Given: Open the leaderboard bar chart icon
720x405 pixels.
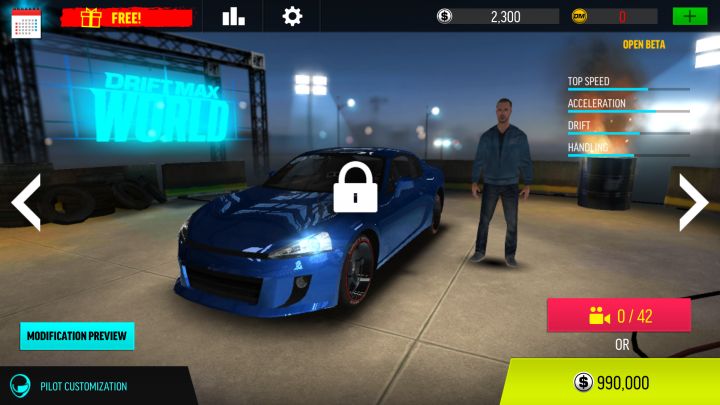Looking at the screenshot, I should 233,16.
